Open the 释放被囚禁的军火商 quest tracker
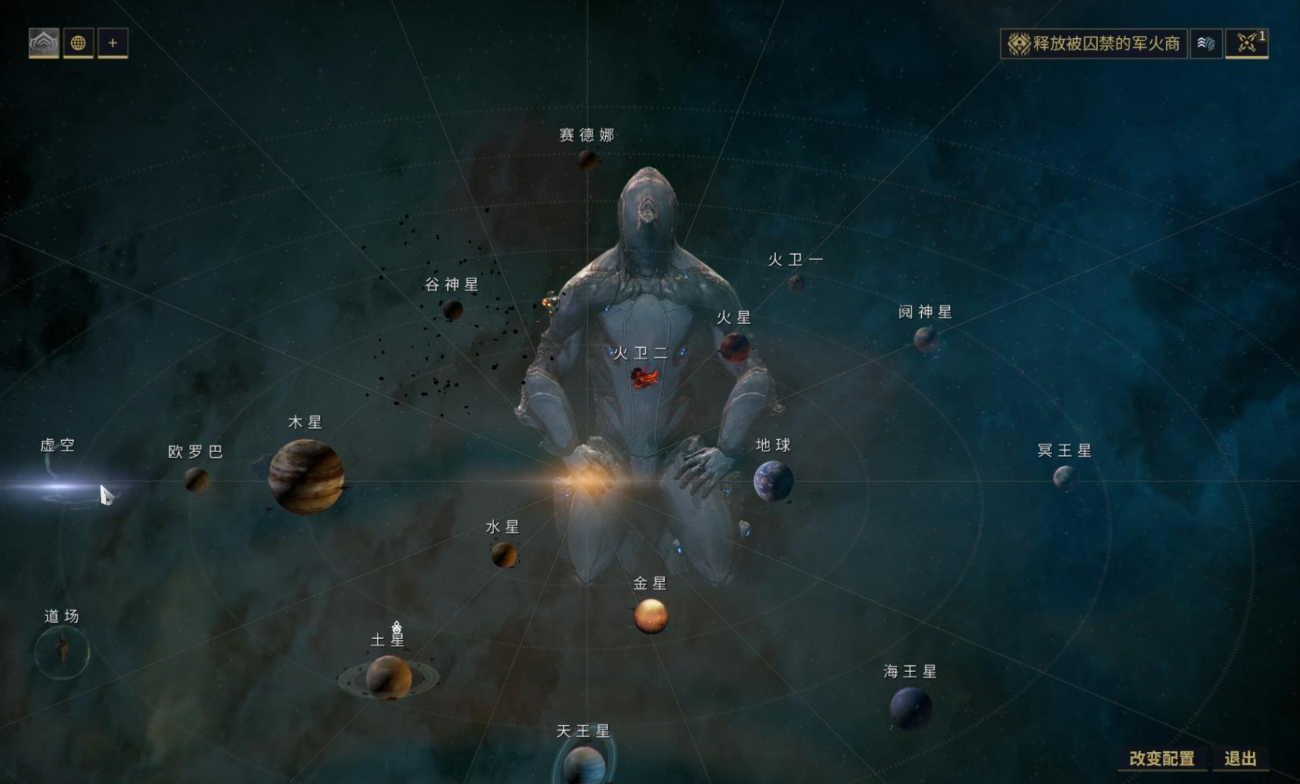The height and width of the screenshot is (784, 1300). pos(1094,44)
